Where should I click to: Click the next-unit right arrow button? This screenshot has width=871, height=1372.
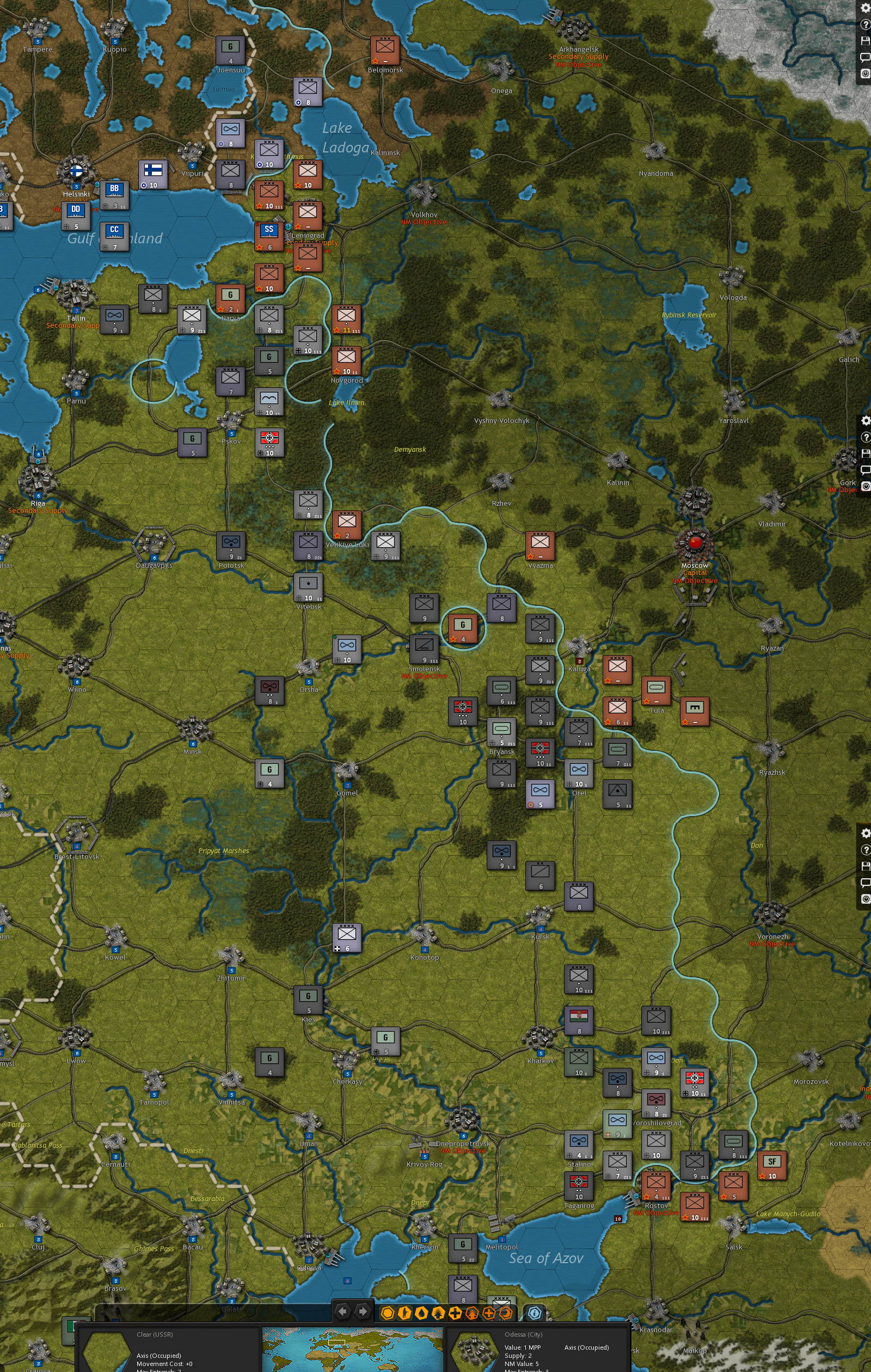pos(363,1311)
